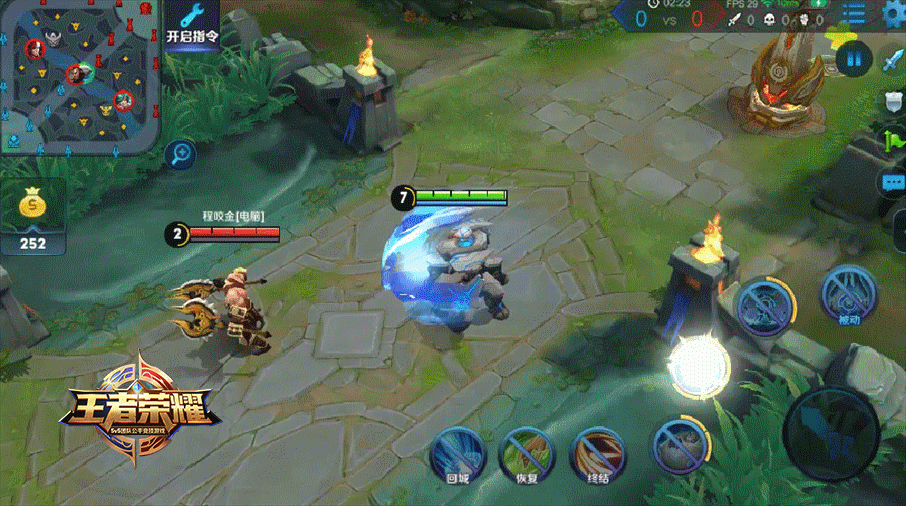Show the scoreboard list icon
This screenshot has width=906, height=506.
click(853, 14)
